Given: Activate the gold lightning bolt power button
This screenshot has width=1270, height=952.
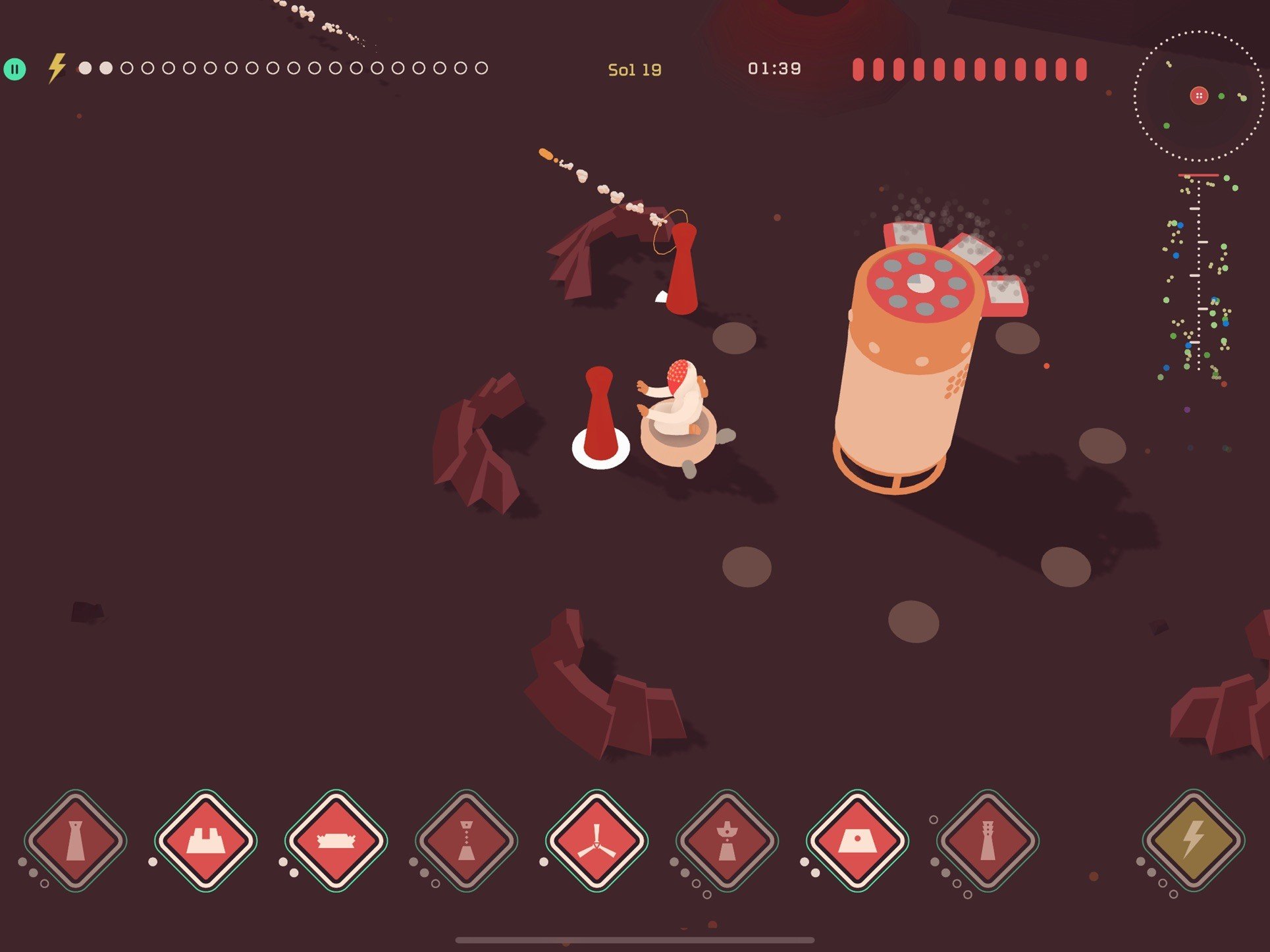Looking at the screenshot, I should (x=1194, y=841).
